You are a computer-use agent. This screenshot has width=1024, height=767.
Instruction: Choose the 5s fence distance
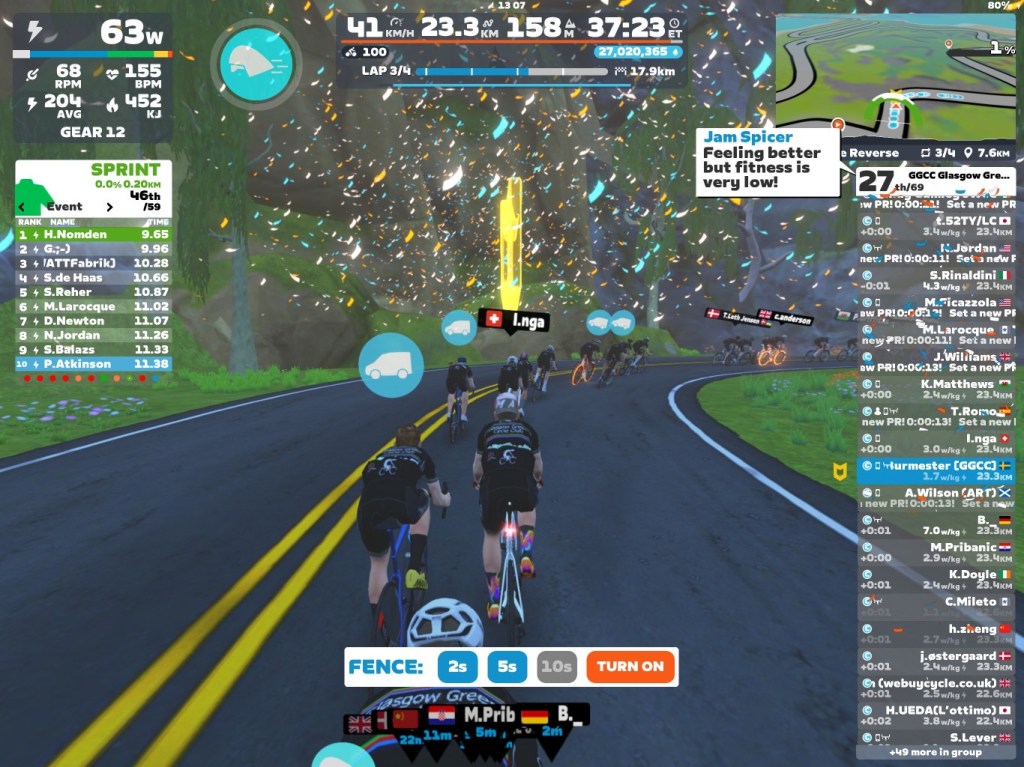pos(508,666)
